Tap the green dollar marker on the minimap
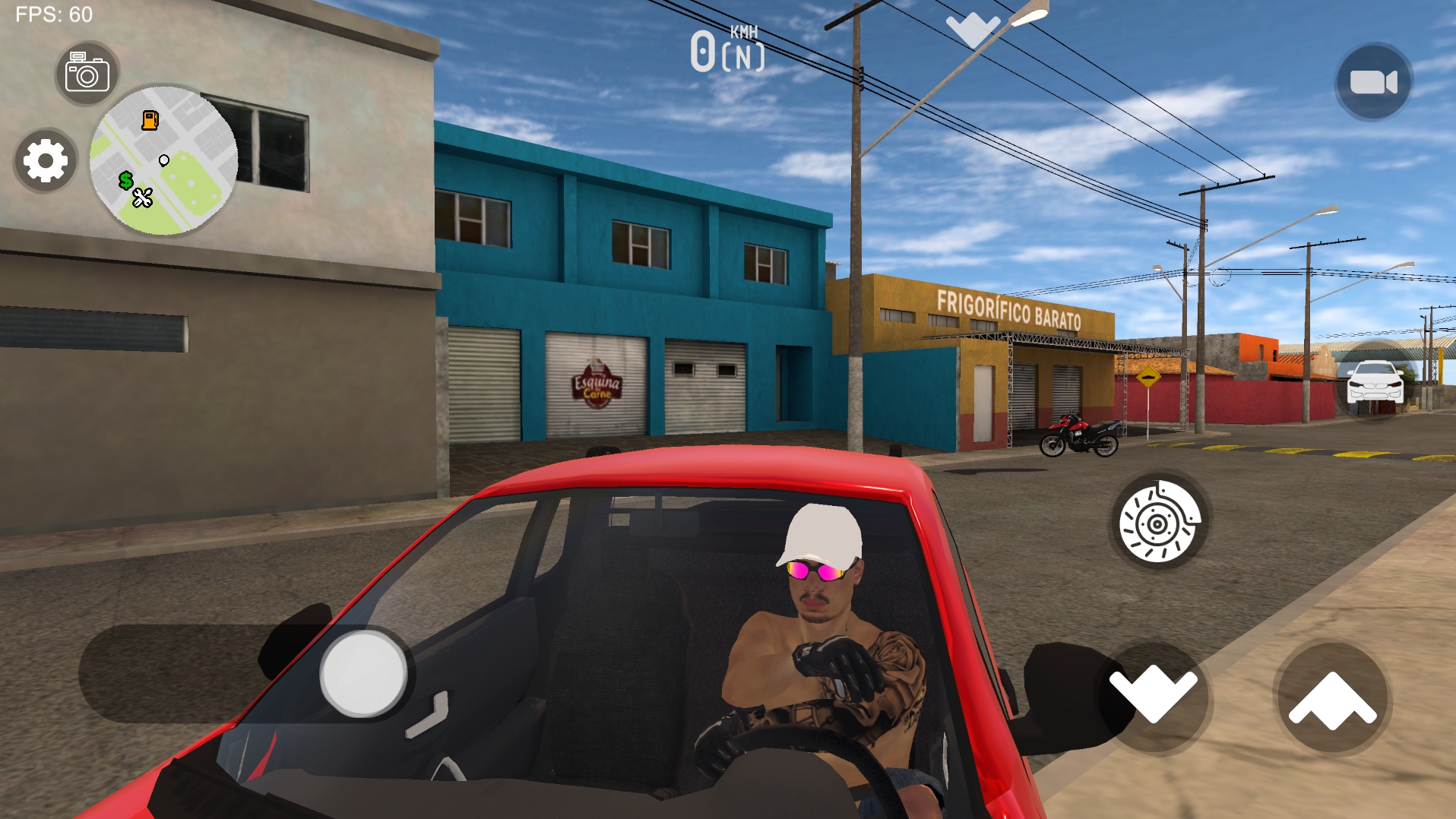This screenshot has height=819, width=1456. coord(126,181)
